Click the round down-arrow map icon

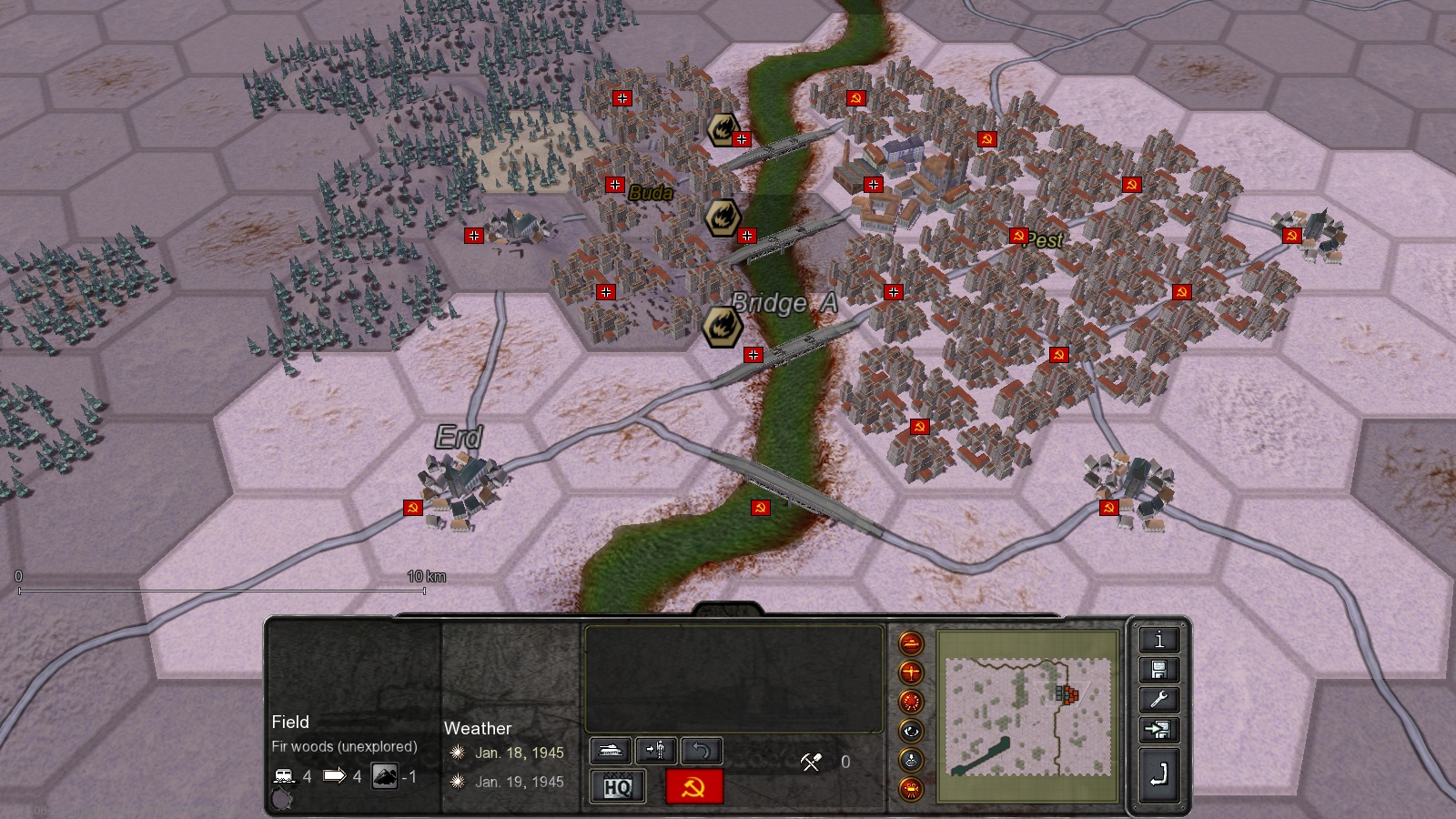coord(911,760)
